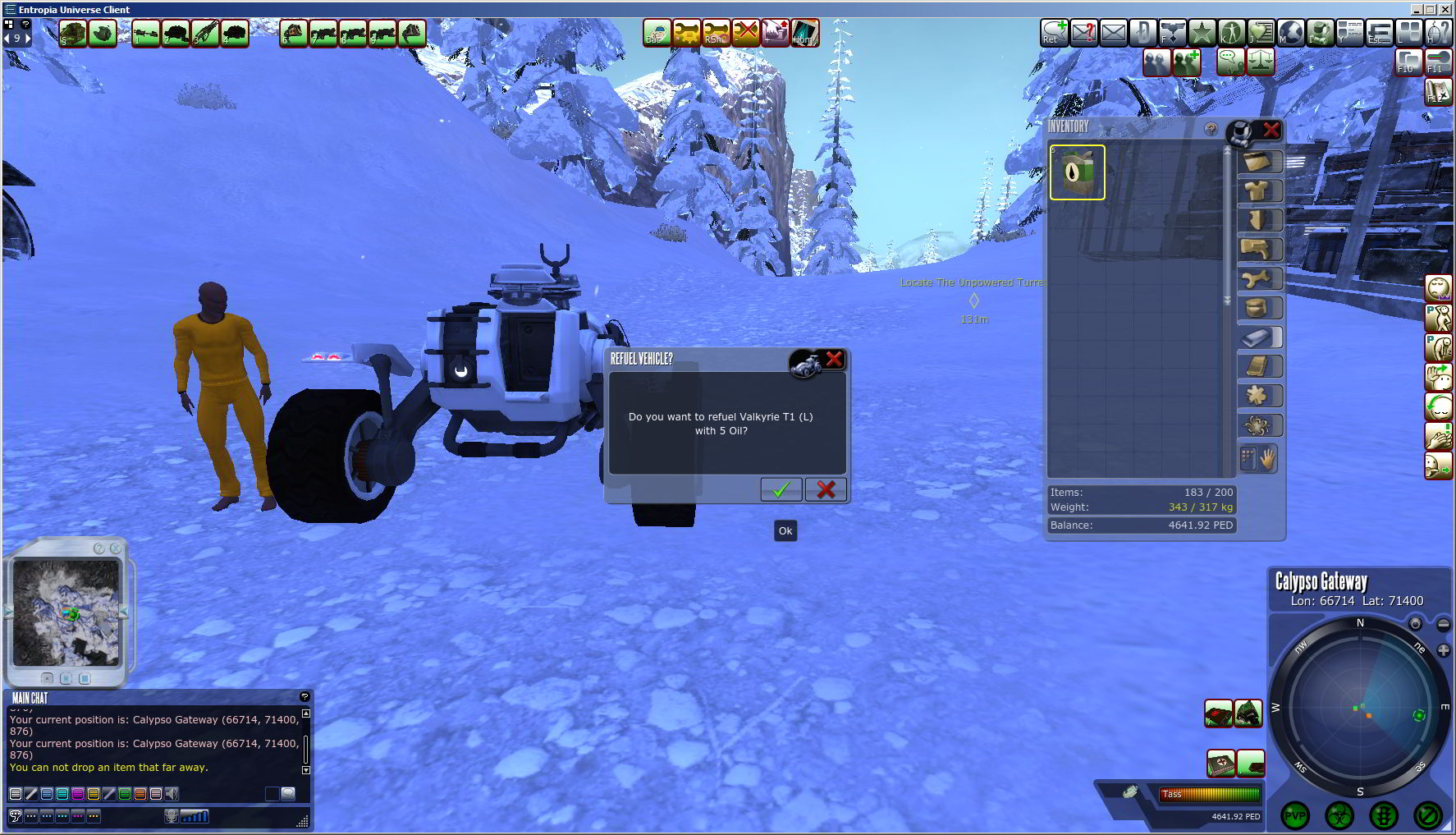Close the Entropia Universe Client window

(1446, 9)
